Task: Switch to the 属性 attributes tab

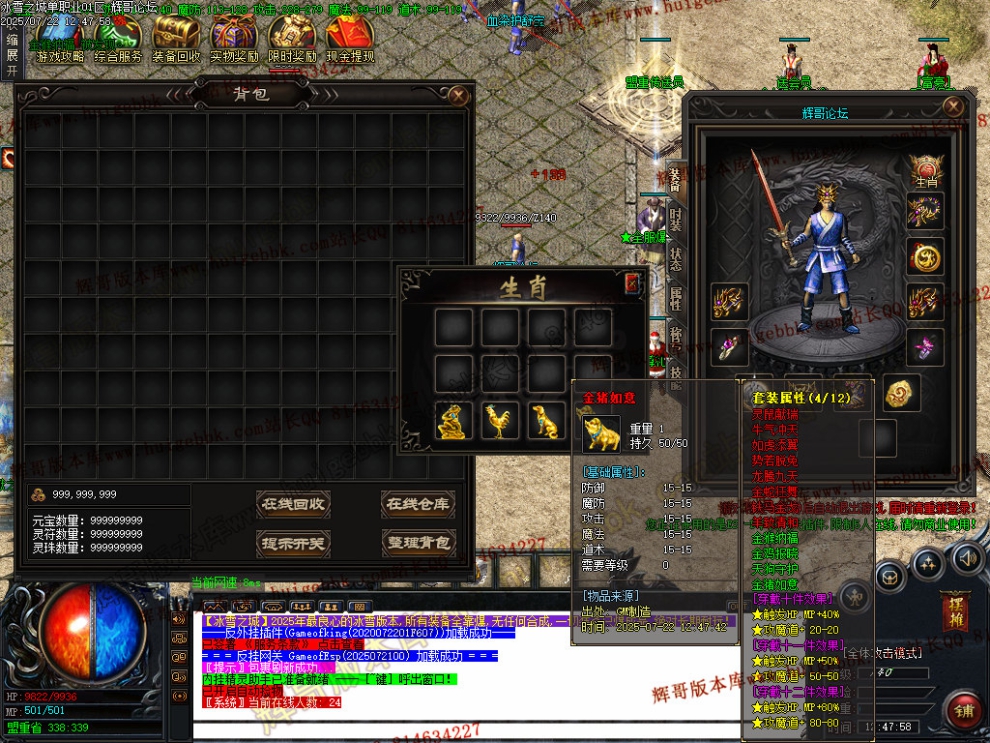Action: click(676, 296)
